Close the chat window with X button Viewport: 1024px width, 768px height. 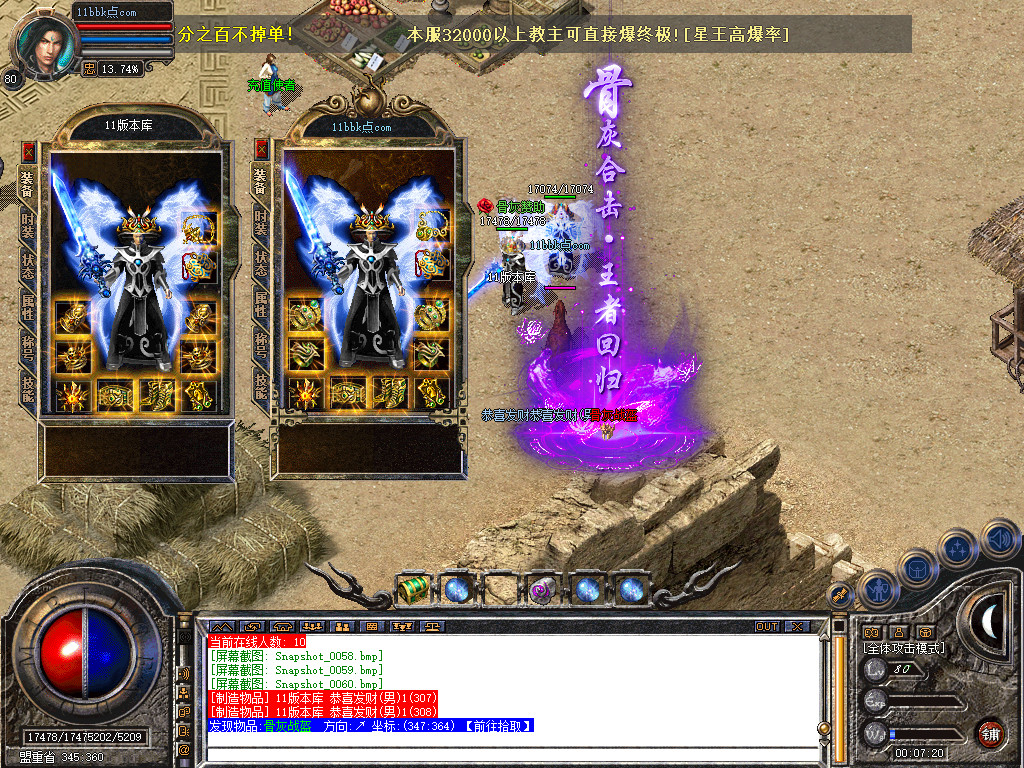(797, 626)
